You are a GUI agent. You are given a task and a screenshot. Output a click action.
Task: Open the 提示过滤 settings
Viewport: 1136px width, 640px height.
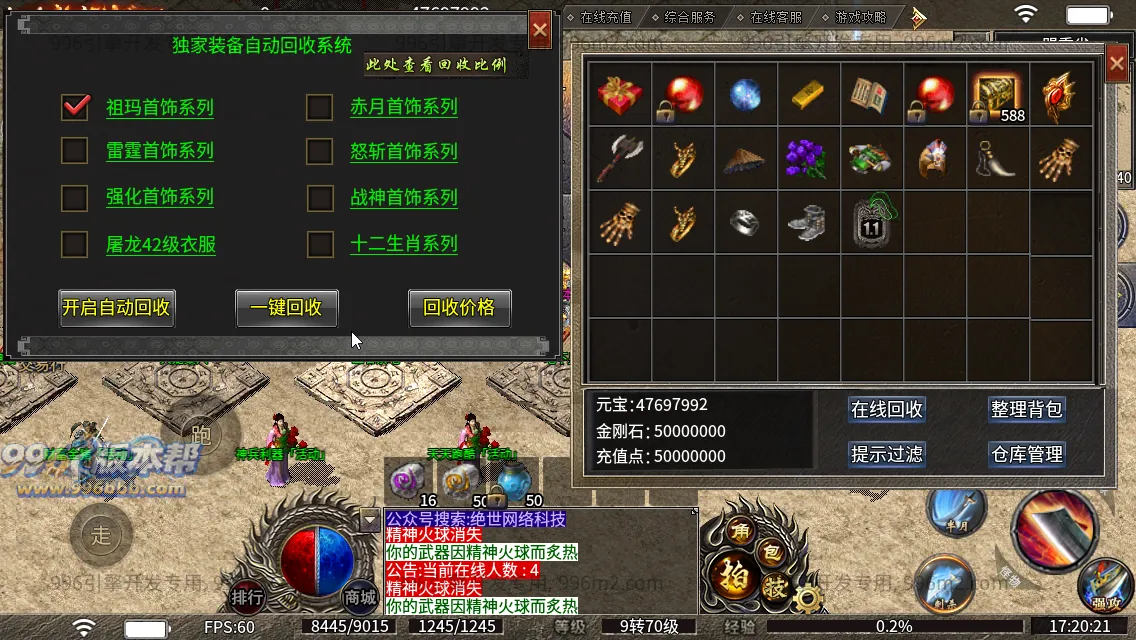pos(887,454)
